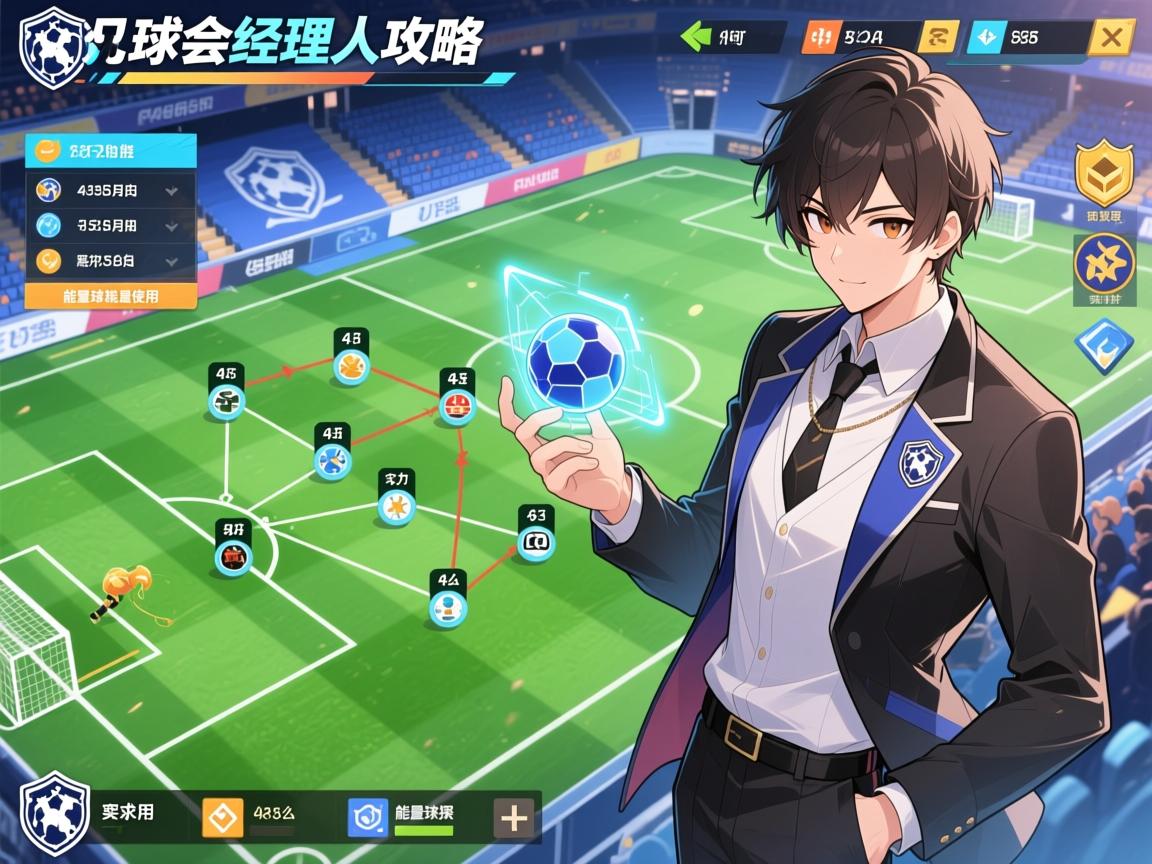Choose the yellow star player node on the pitch
This screenshot has height=864, width=1152.
click(397, 508)
